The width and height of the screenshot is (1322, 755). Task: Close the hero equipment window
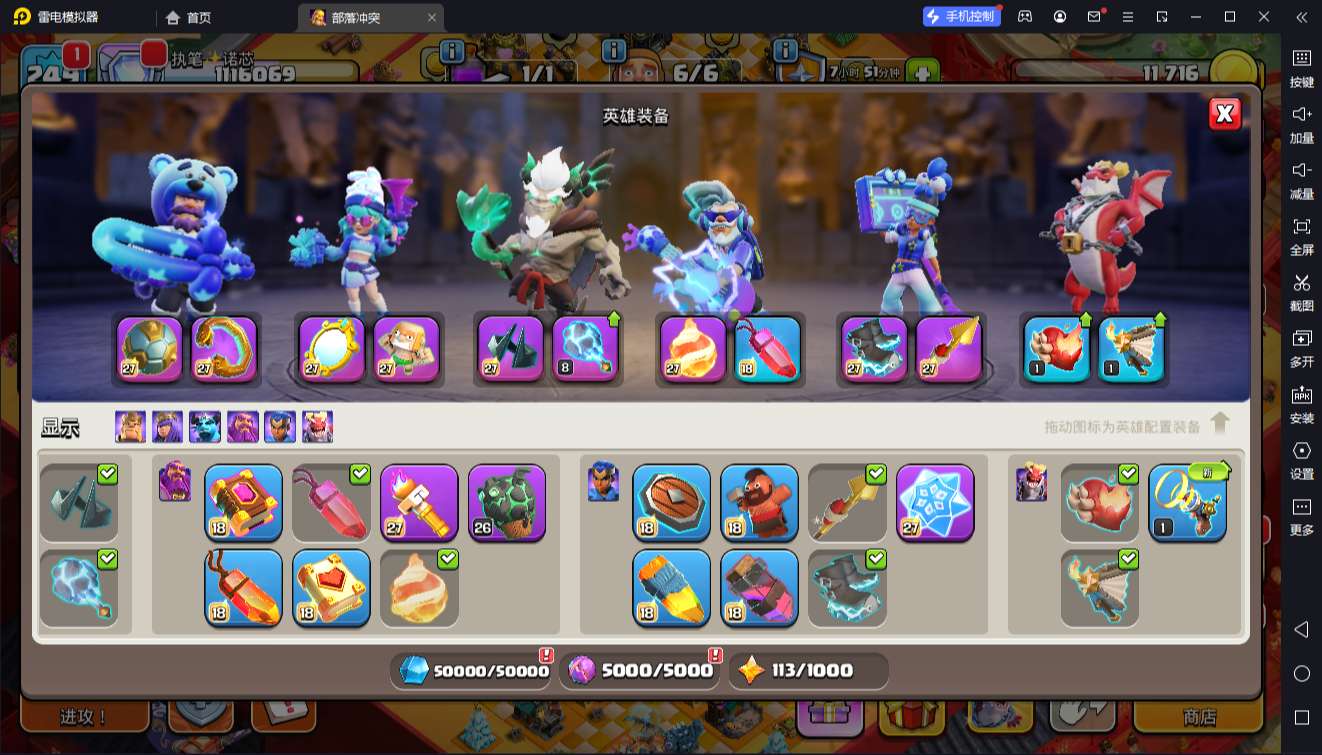1224,114
